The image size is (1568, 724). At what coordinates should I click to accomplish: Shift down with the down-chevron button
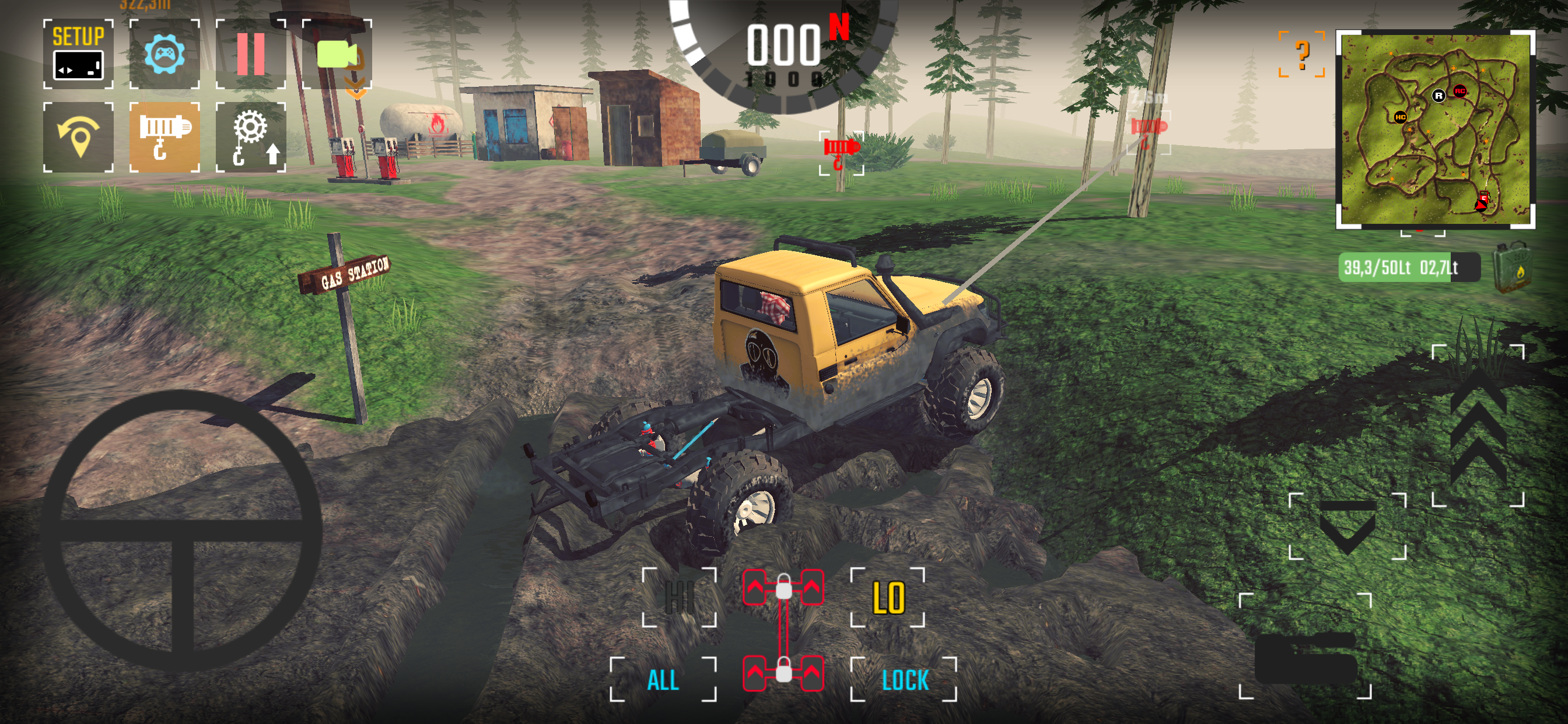point(1347,527)
